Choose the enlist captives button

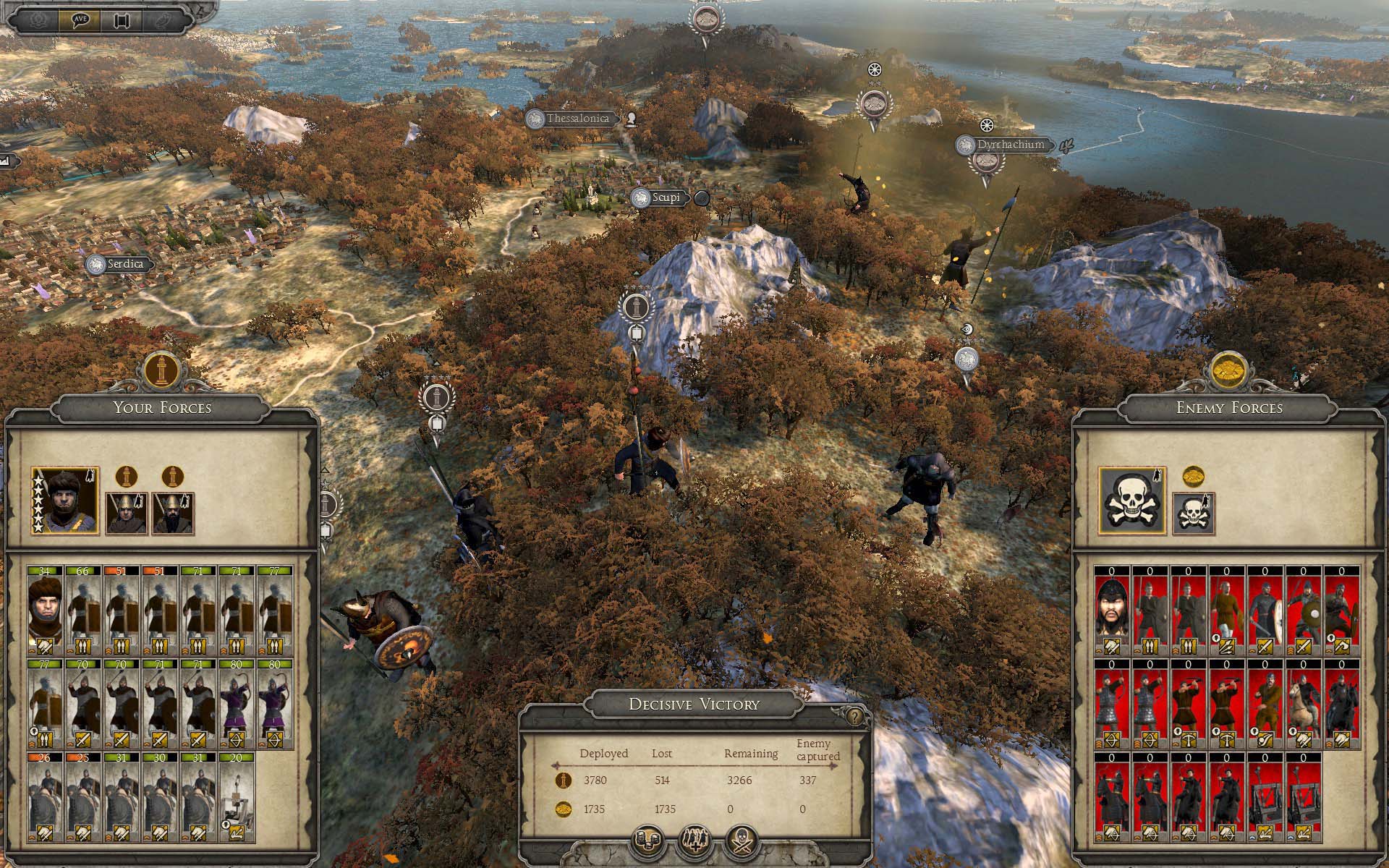coord(695,841)
